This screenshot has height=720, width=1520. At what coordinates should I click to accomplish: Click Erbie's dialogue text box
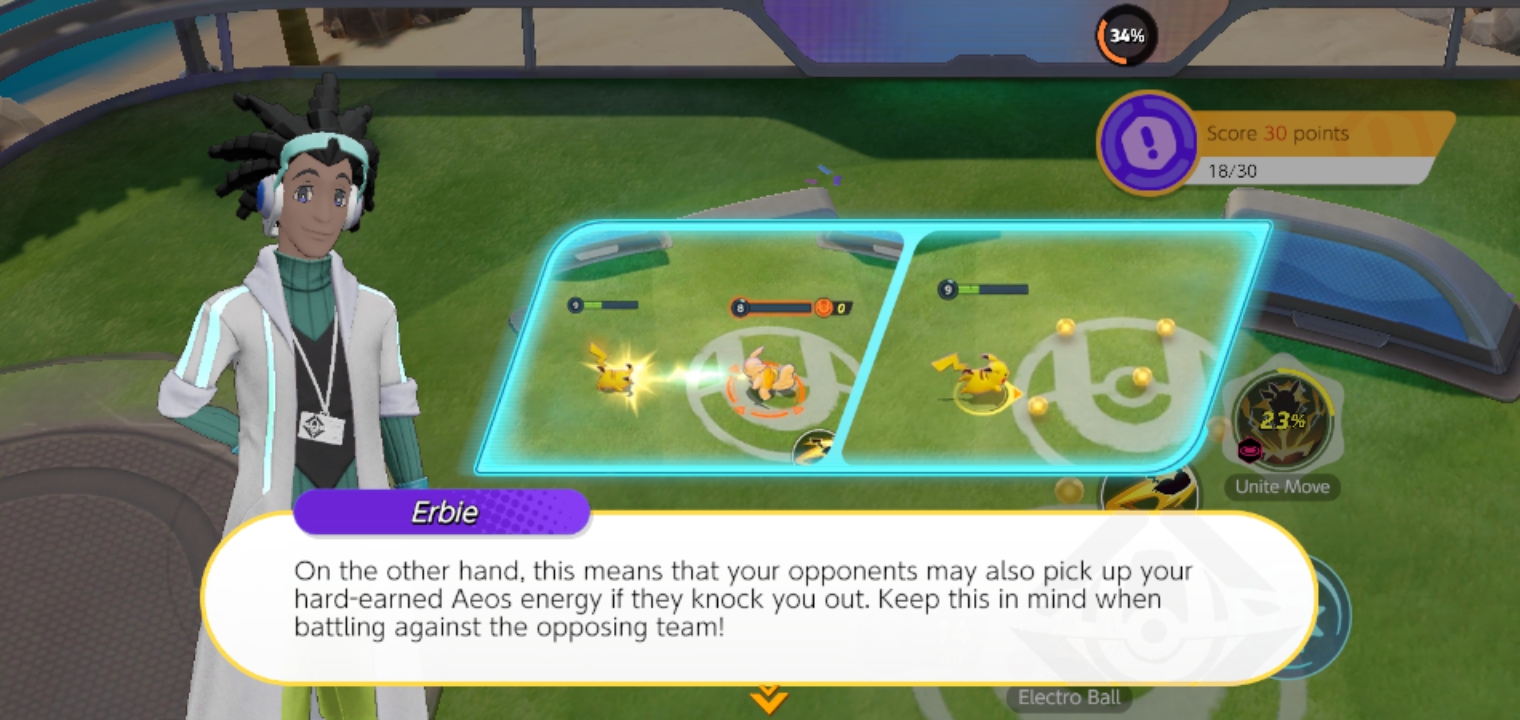pos(758,599)
